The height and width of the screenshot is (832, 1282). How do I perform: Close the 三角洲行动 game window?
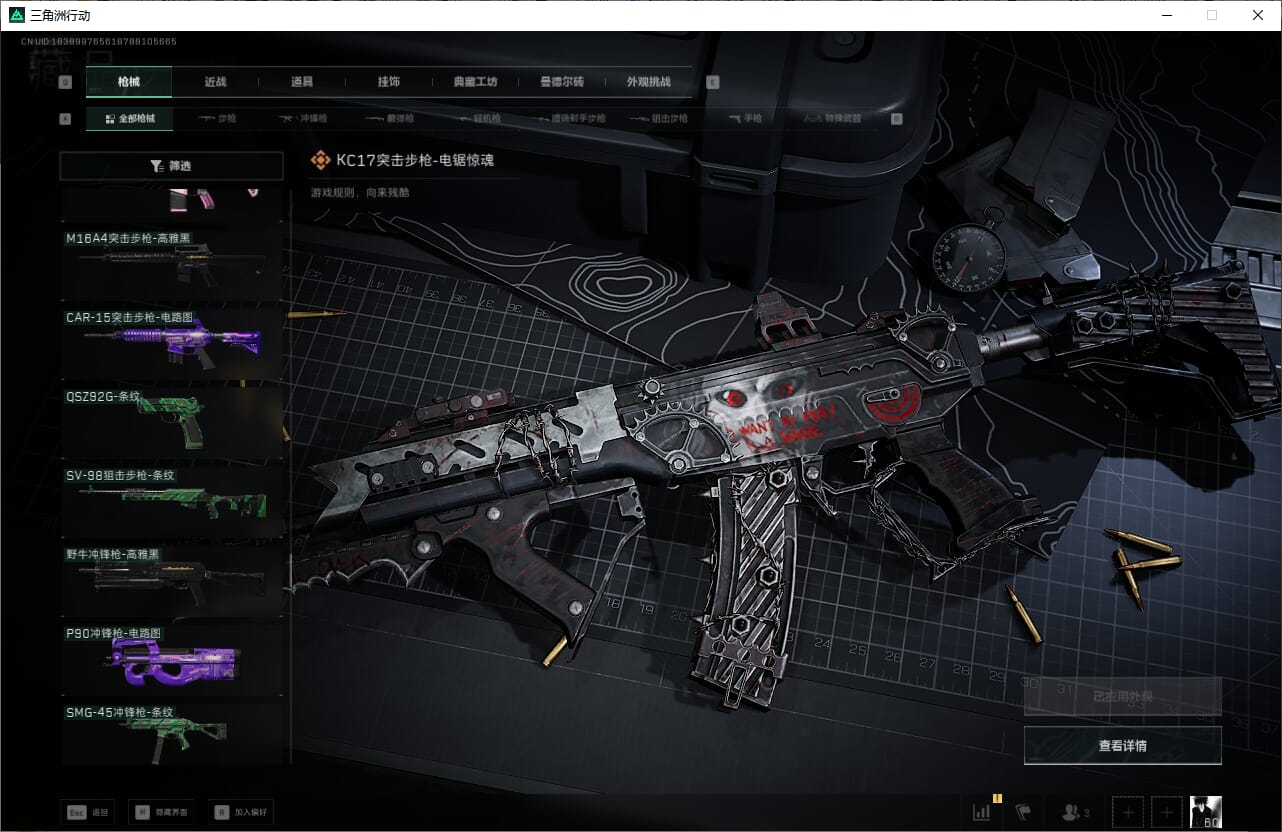click(1258, 15)
